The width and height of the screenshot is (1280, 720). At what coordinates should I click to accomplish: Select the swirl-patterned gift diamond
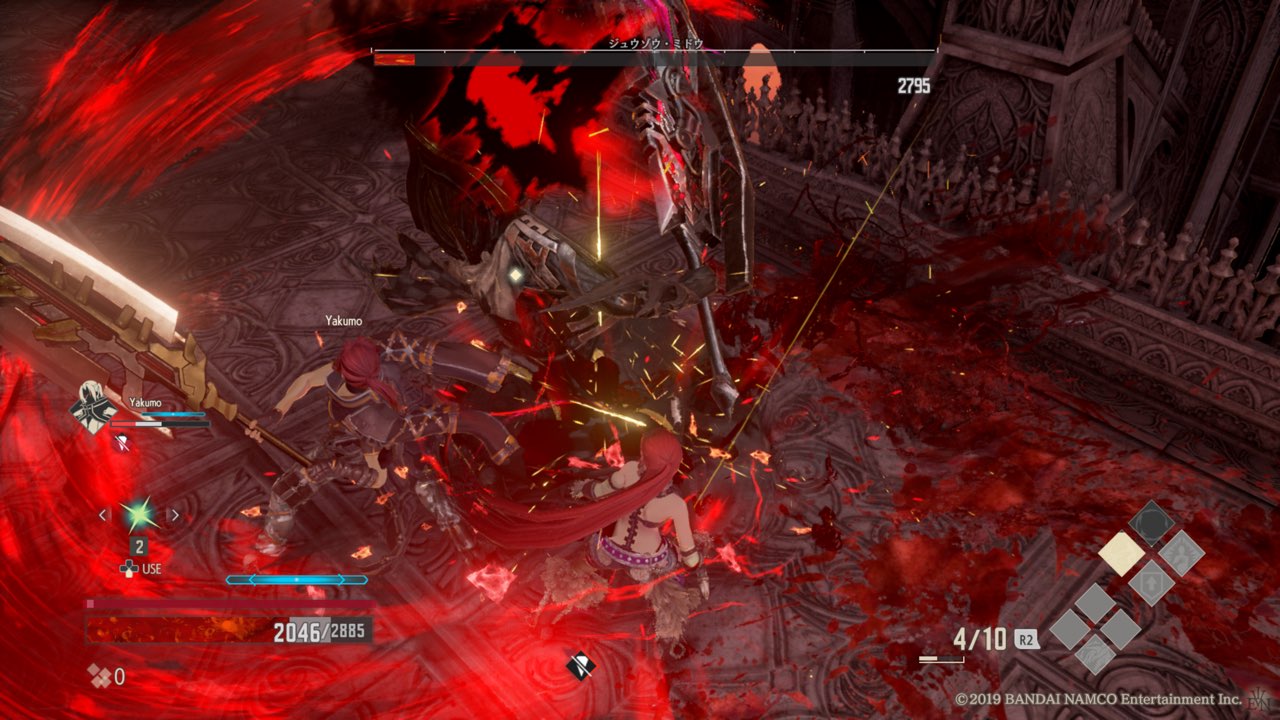pyautogui.click(x=1095, y=655)
